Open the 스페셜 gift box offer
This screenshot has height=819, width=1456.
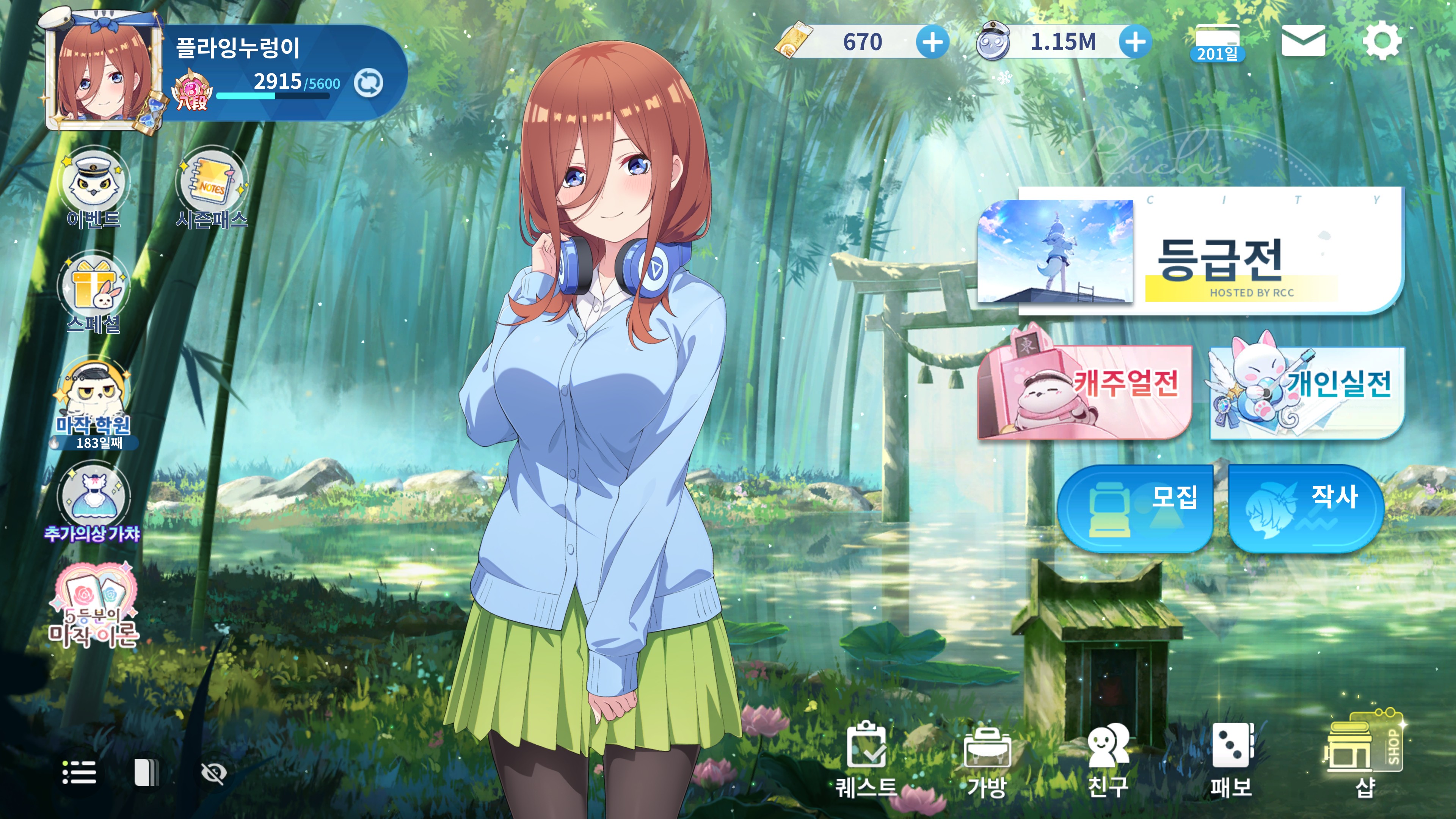tap(94, 291)
